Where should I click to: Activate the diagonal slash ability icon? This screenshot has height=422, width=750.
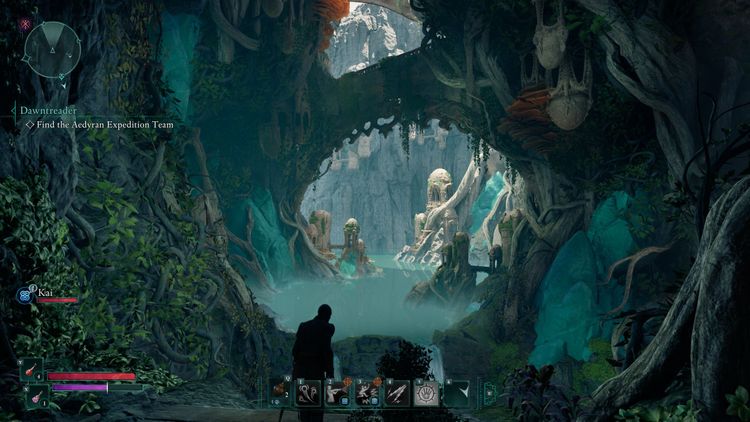pos(397,393)
